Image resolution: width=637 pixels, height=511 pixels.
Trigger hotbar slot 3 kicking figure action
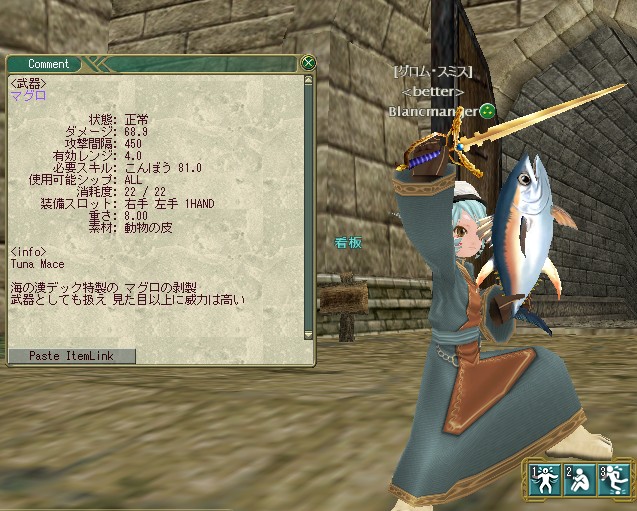(611, 479)
